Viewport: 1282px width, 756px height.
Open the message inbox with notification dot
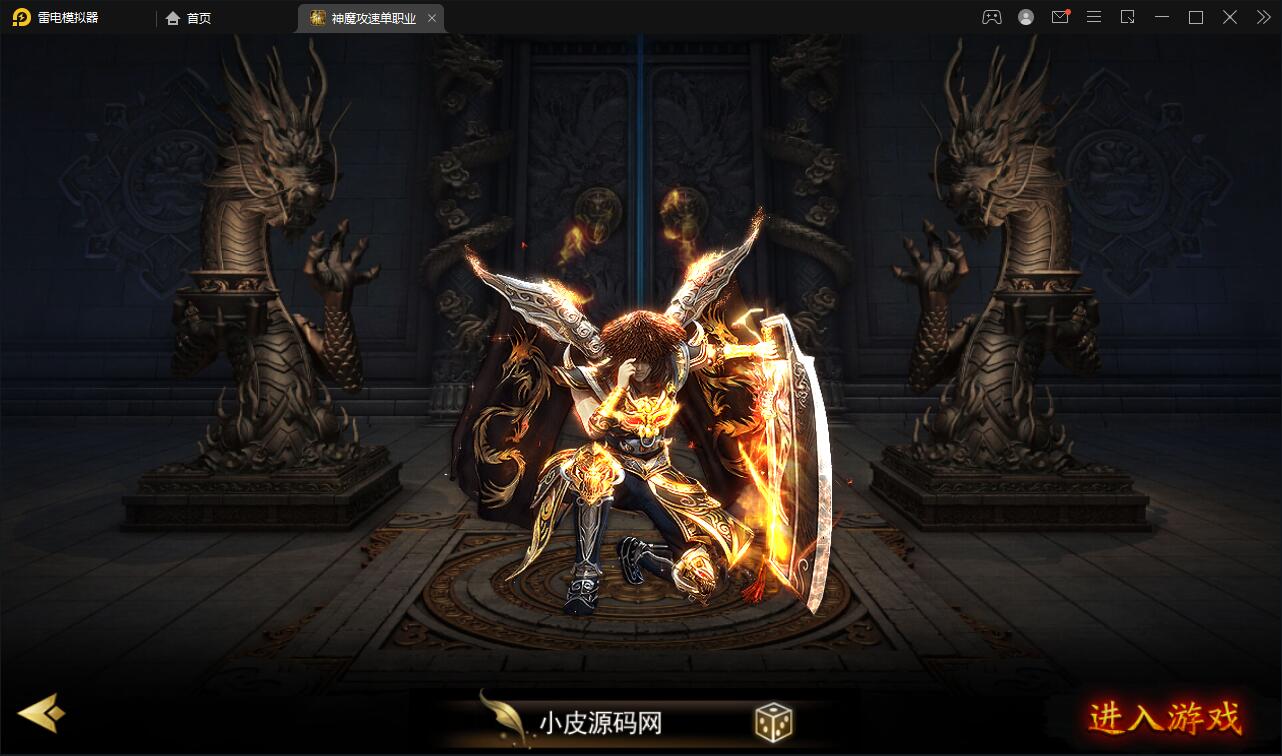pyautogui.click(x=1059, y=17)
